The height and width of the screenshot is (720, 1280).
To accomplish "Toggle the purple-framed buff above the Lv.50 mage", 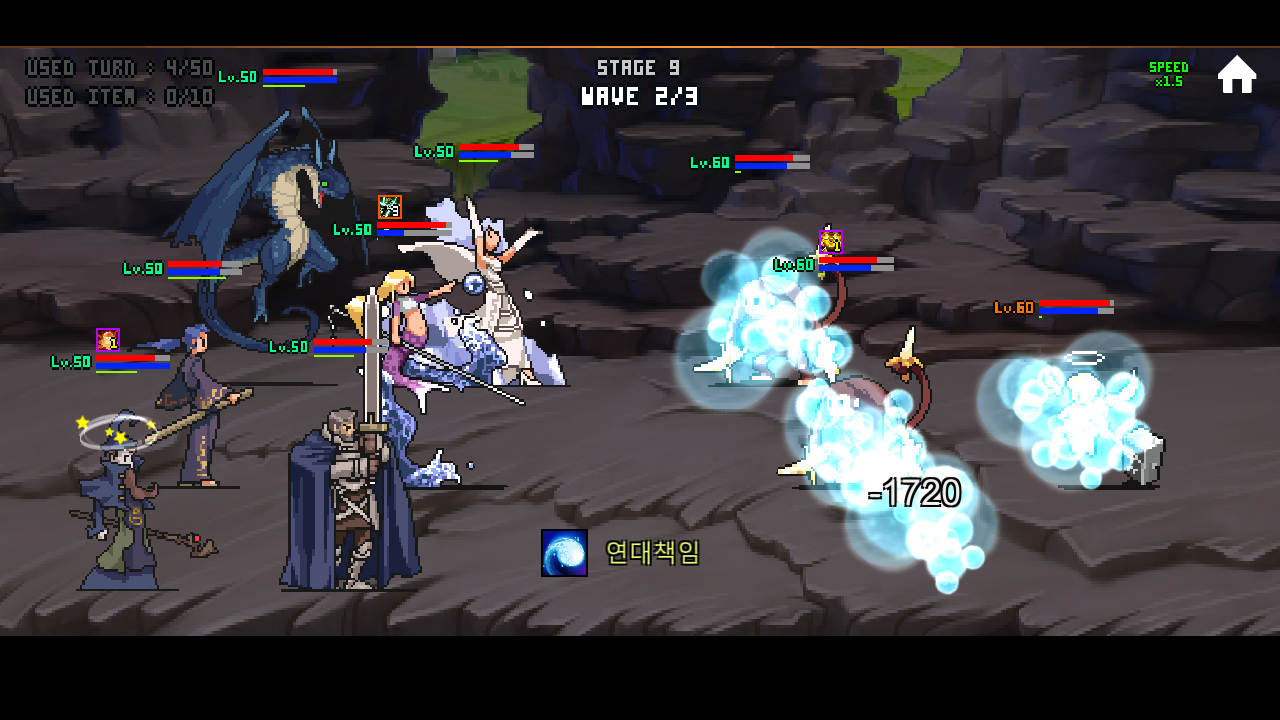I will click(106, 338).
